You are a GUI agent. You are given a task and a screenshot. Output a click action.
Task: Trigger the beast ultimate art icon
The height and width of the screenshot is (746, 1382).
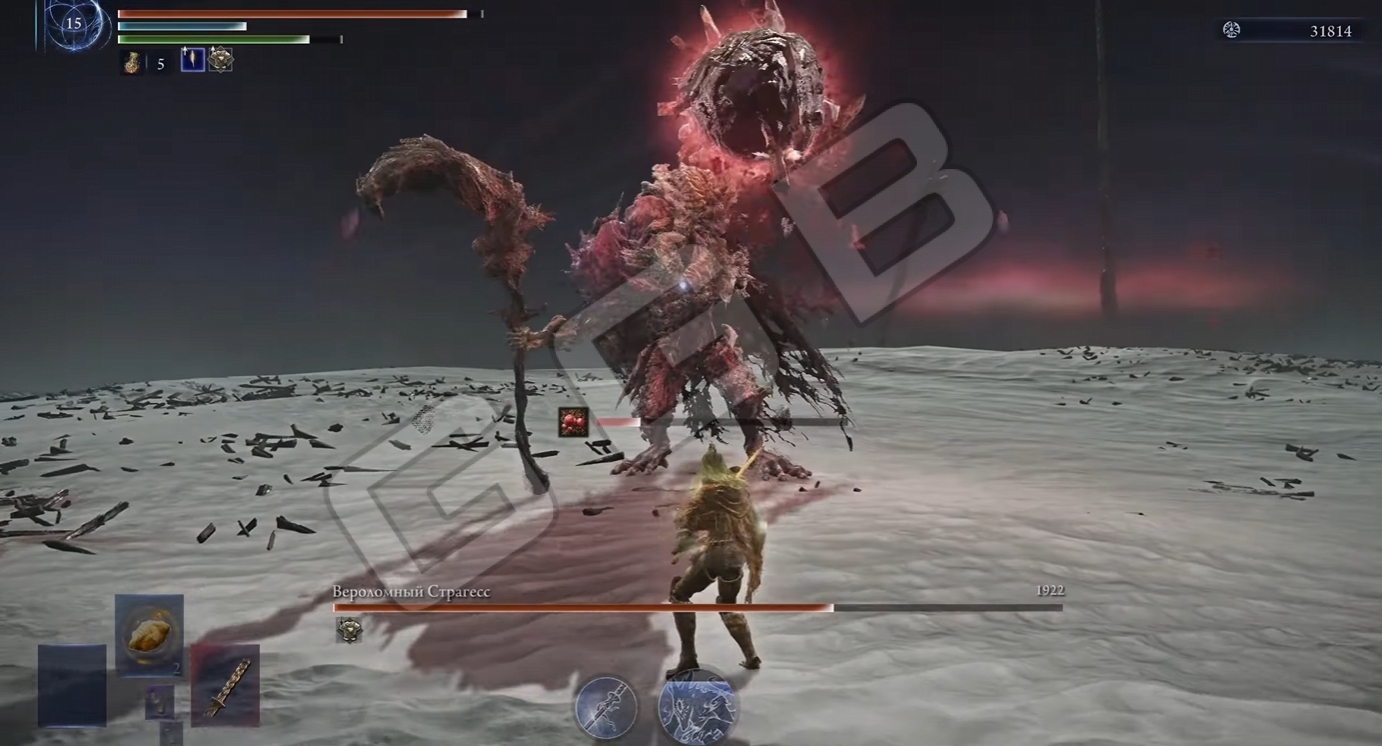697,707
